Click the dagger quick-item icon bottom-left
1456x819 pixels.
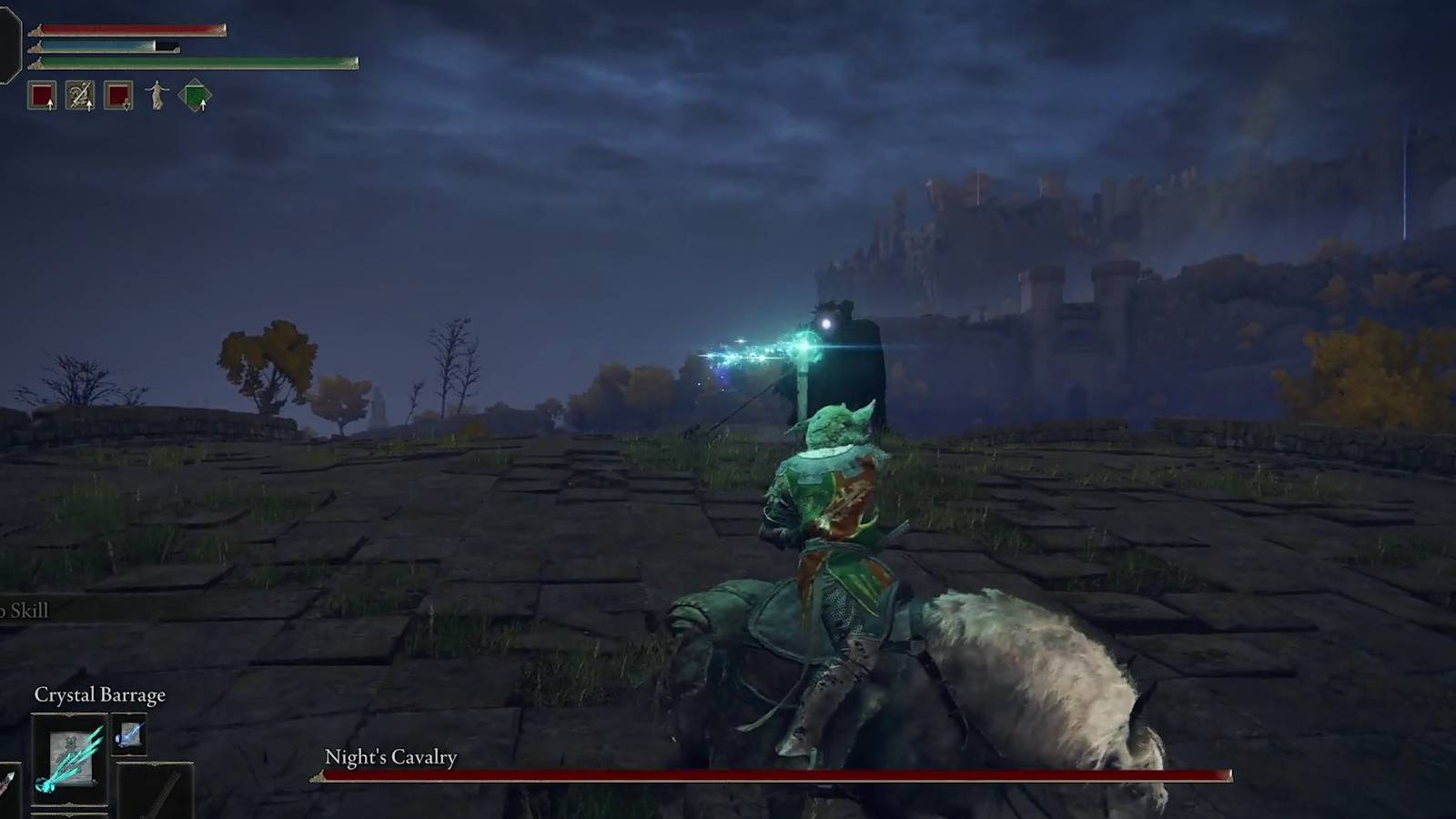pos(7,780)
